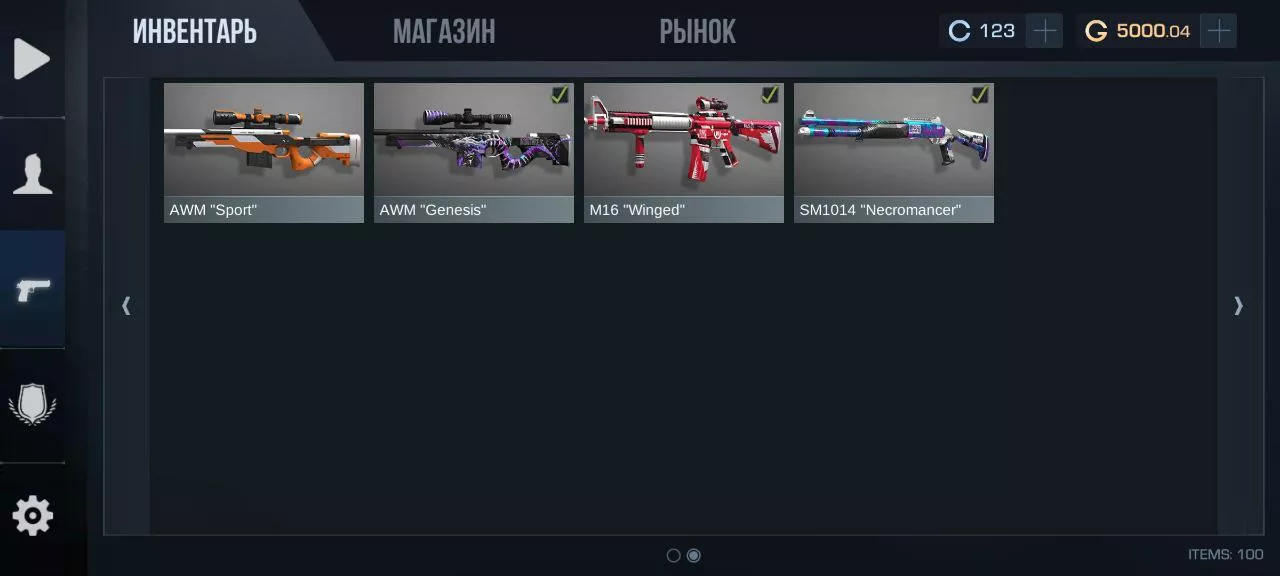This screenshot has width=1280, height=576.
Task: Select the SM1014 "Necromancer" skin
Action: 894,152
